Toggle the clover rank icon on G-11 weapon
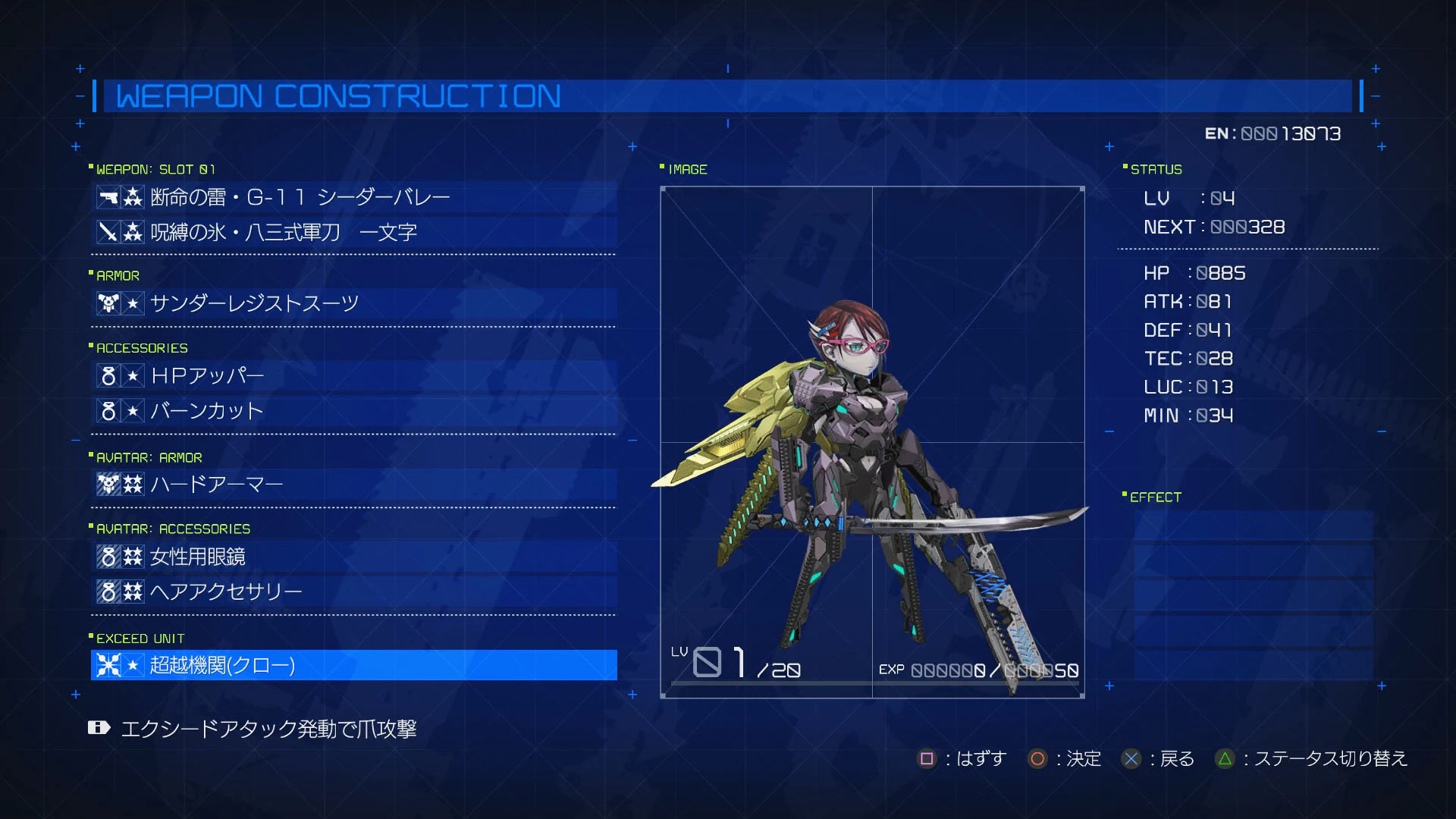This screenshot has width=1456, height=819. coord(132,196)
